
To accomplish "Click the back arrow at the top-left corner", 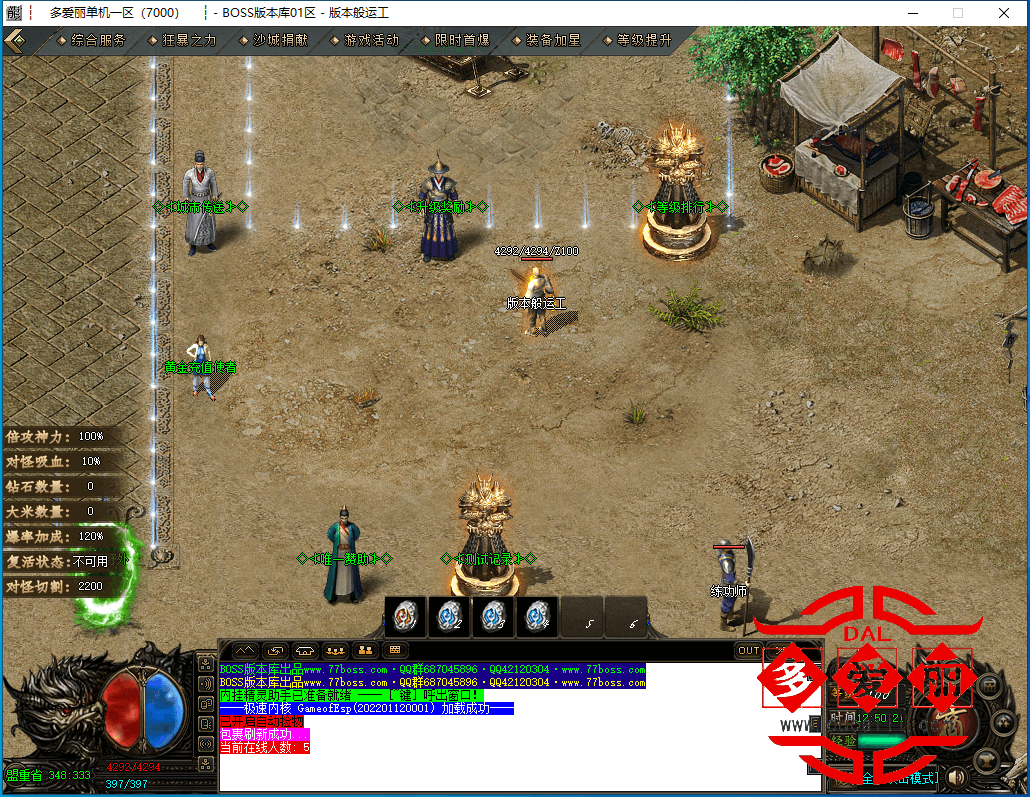I will coord(14,41).
